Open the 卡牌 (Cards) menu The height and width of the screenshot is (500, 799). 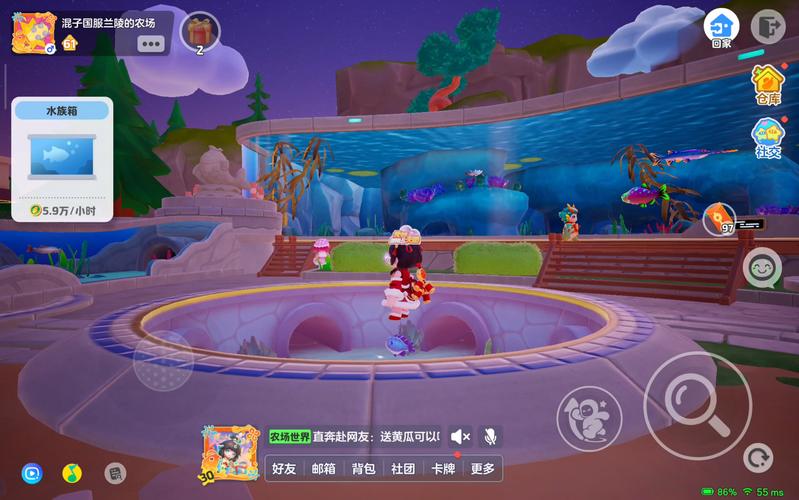click(442, 468)
